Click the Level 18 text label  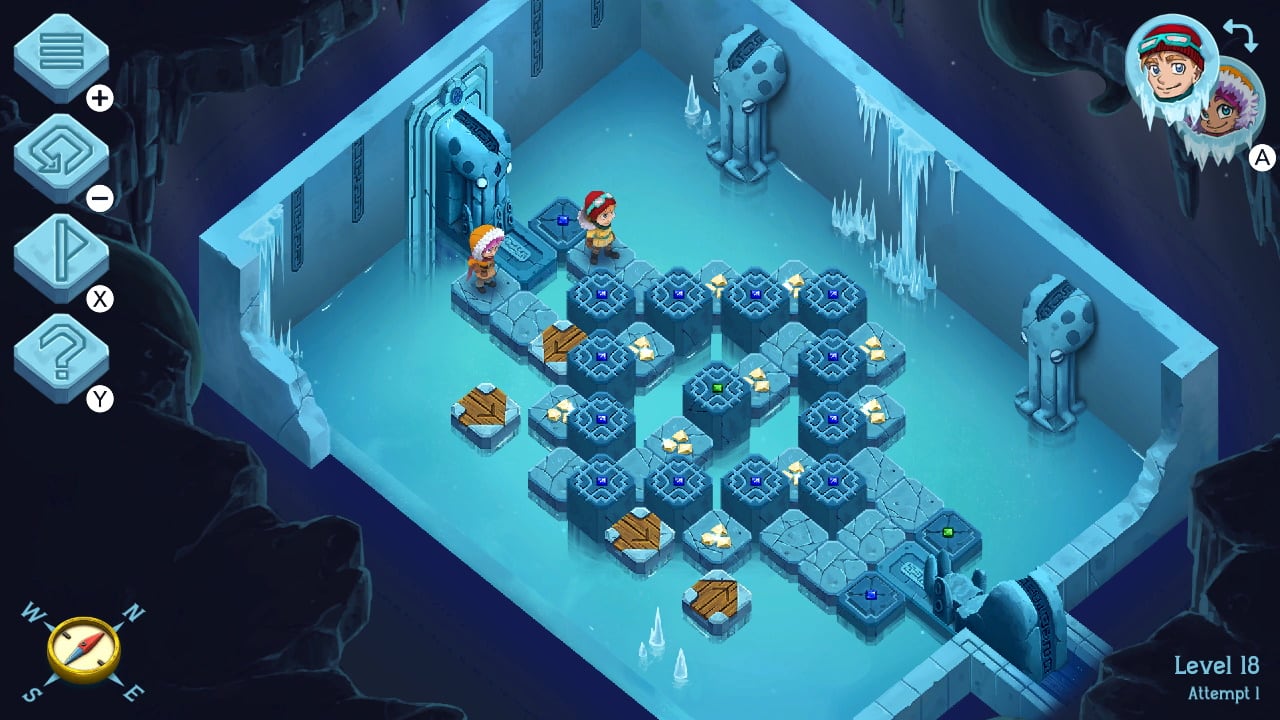click(1217, 663)
